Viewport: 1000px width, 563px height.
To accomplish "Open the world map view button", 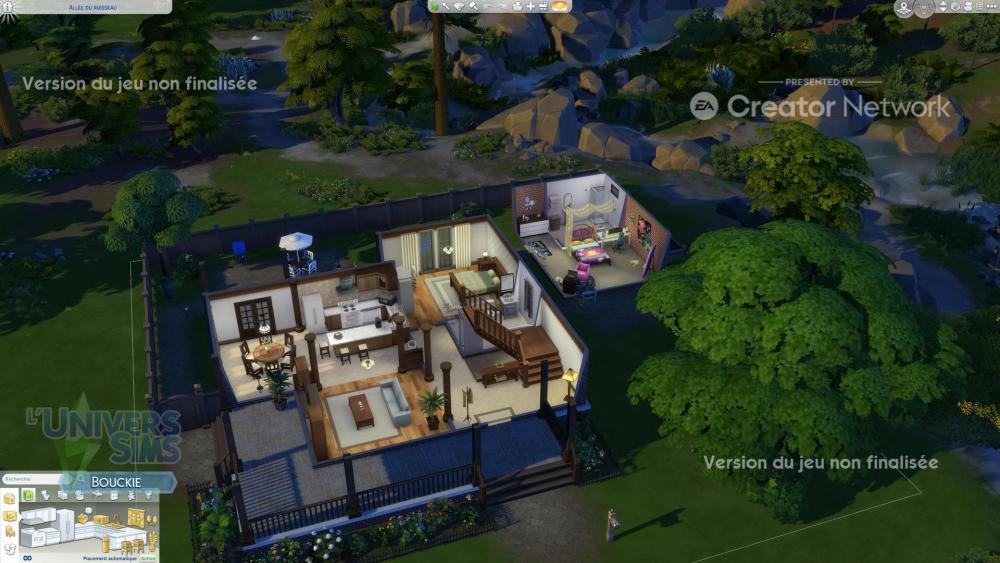I will coord(904,9).
